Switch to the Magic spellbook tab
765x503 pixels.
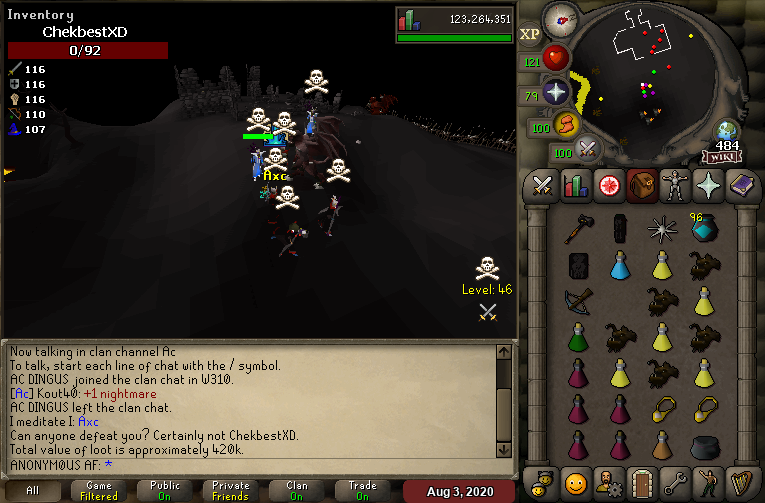point(741,186)
